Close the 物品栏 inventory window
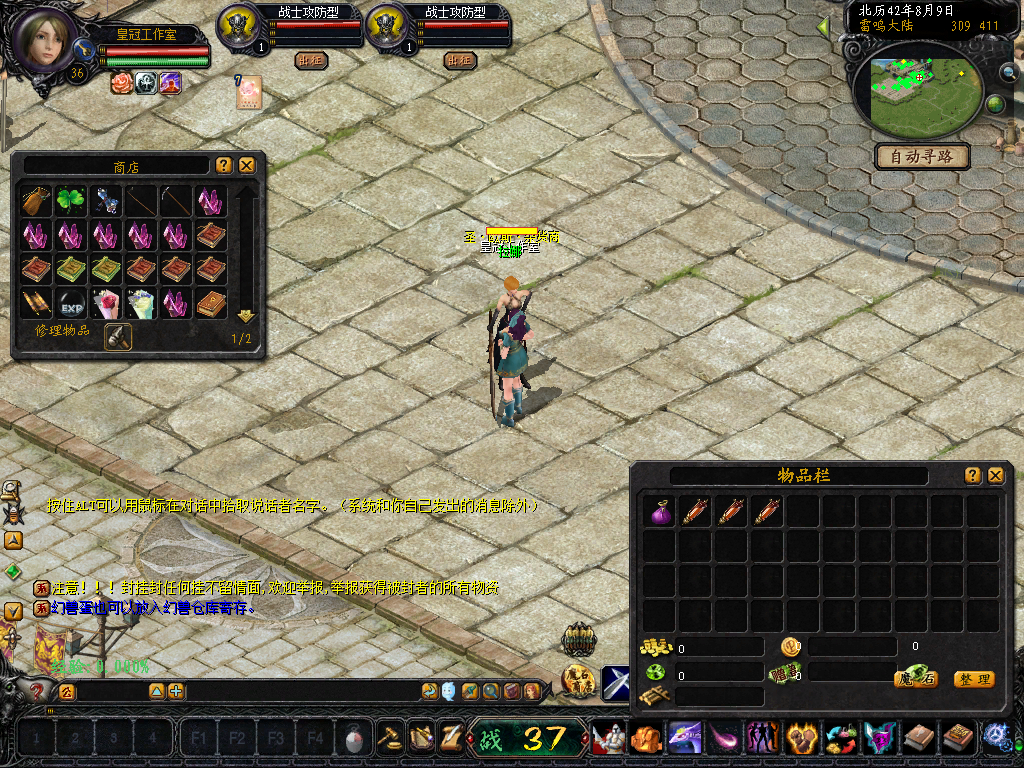Image resolution: width=1024 pixels, height=768 pixels. click(x=995, y=475)
